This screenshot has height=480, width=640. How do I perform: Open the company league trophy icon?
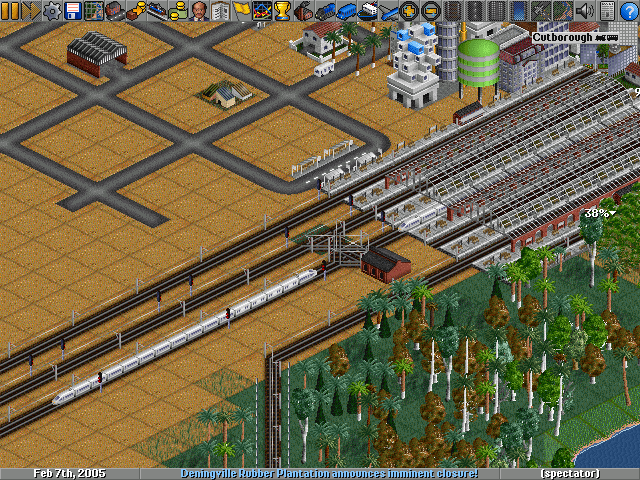click(x=283, y=11)
